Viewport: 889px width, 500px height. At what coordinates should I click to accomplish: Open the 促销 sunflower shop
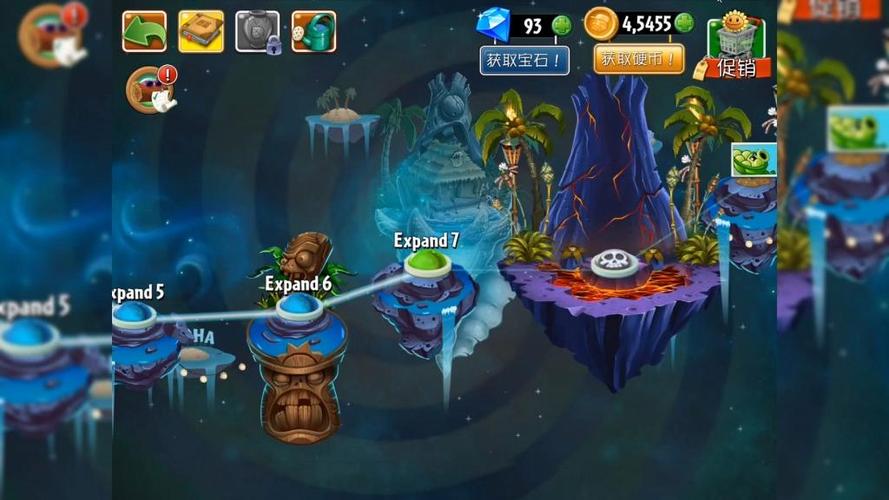tap(738, 47)
